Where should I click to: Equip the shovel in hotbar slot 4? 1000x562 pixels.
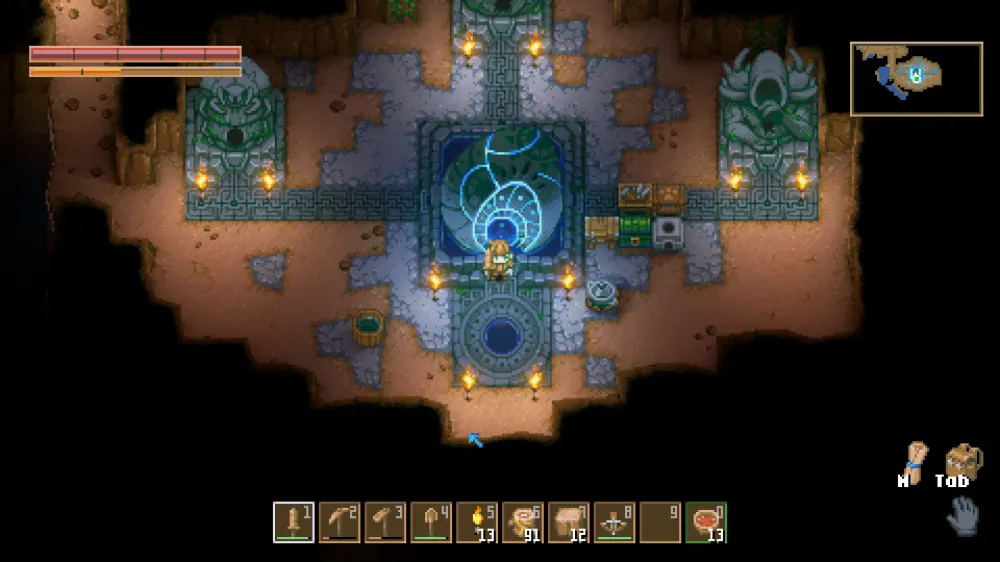coord(432,522)
